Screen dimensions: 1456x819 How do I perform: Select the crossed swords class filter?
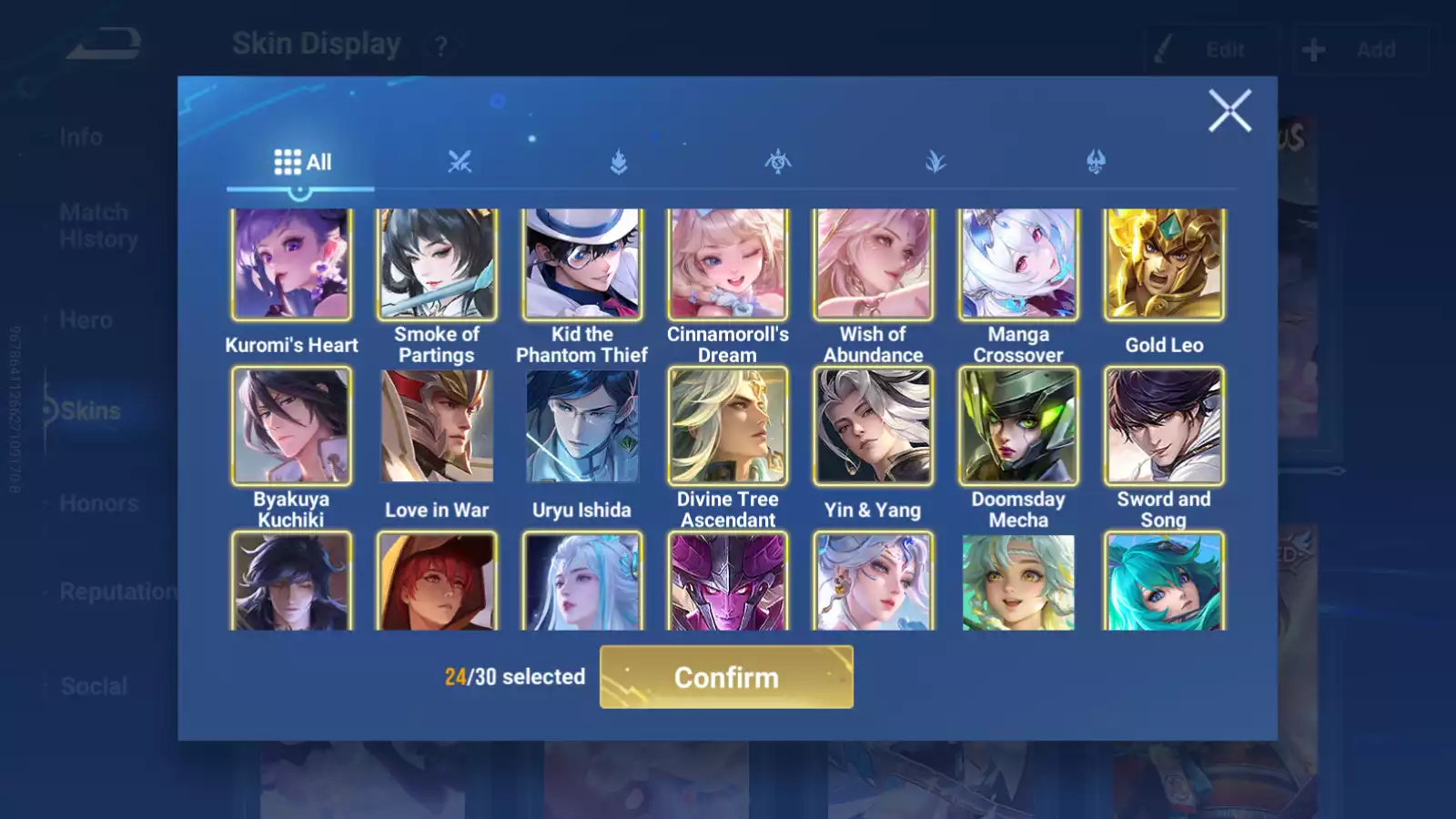(x=460, y=162)
